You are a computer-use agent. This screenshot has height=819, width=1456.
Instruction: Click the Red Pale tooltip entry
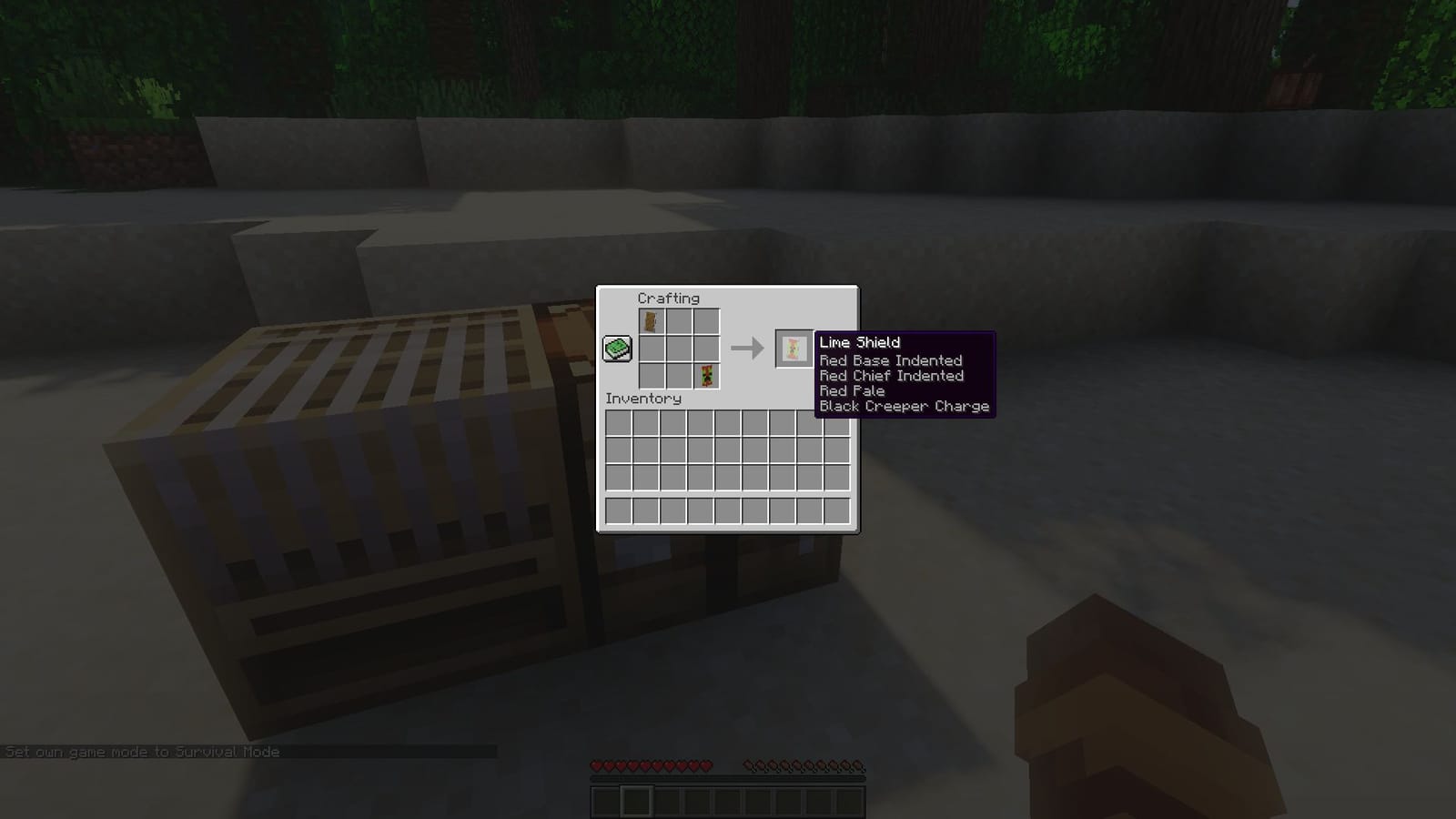851,390
